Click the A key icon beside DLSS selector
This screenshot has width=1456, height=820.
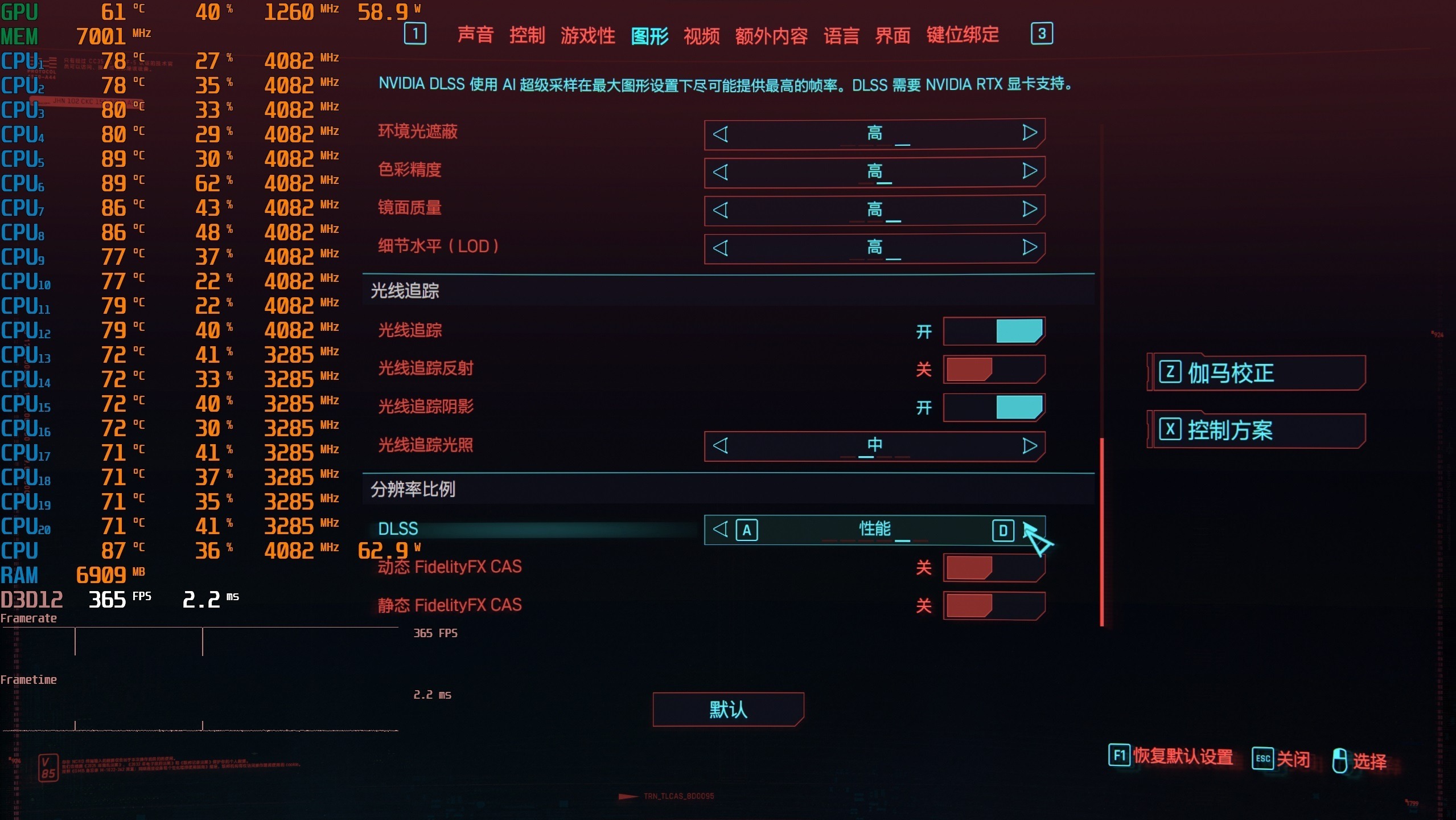coord(747,530)
